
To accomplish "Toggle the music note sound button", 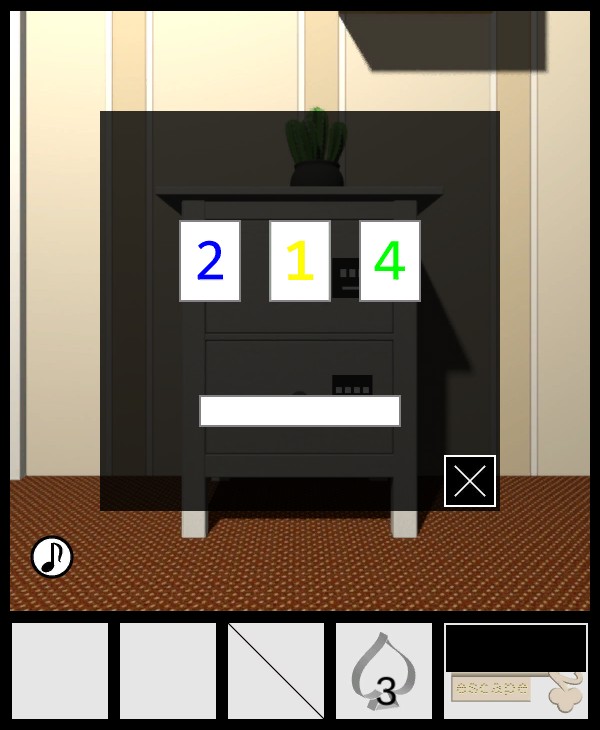I will [x=52, y=557].
